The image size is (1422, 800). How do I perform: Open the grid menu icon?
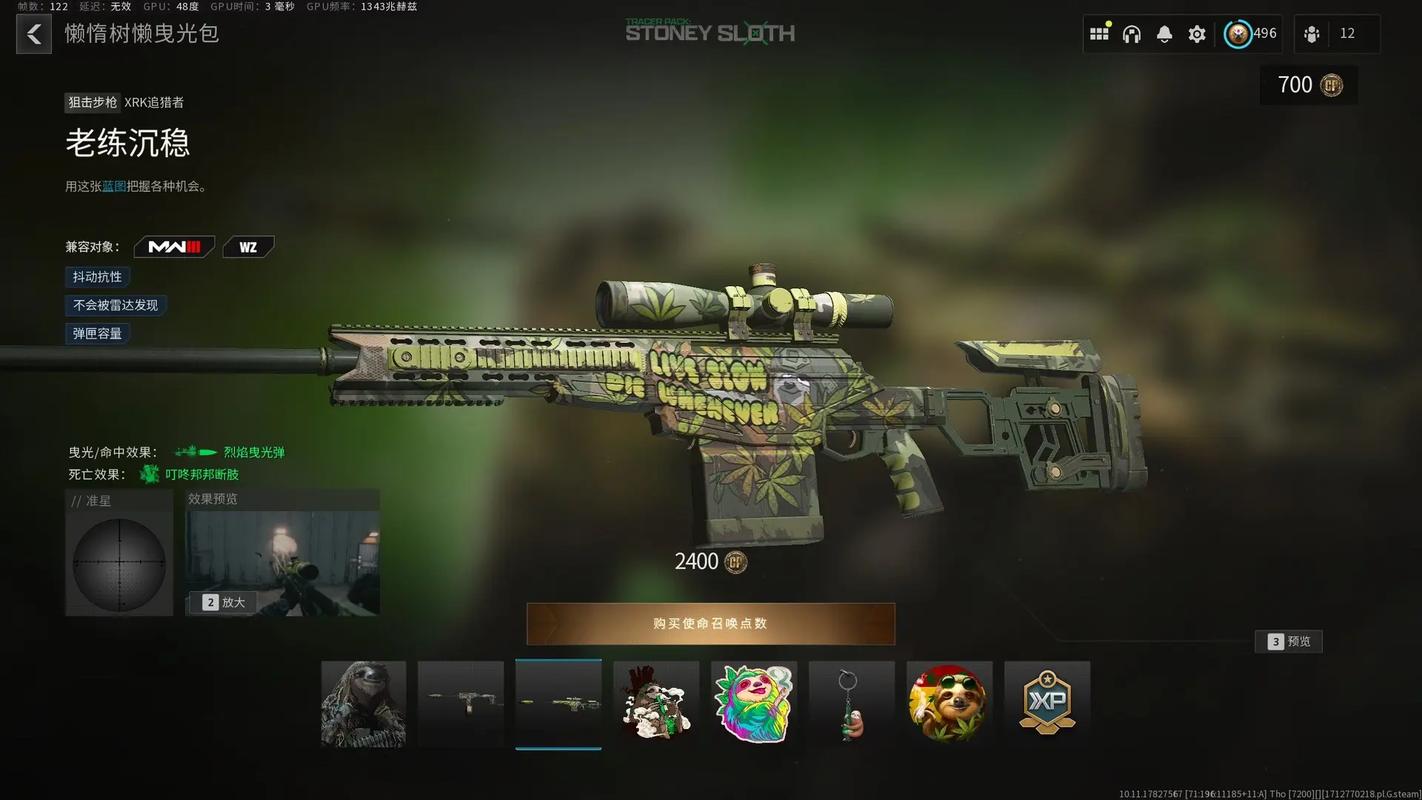[x=1099, y=34]
